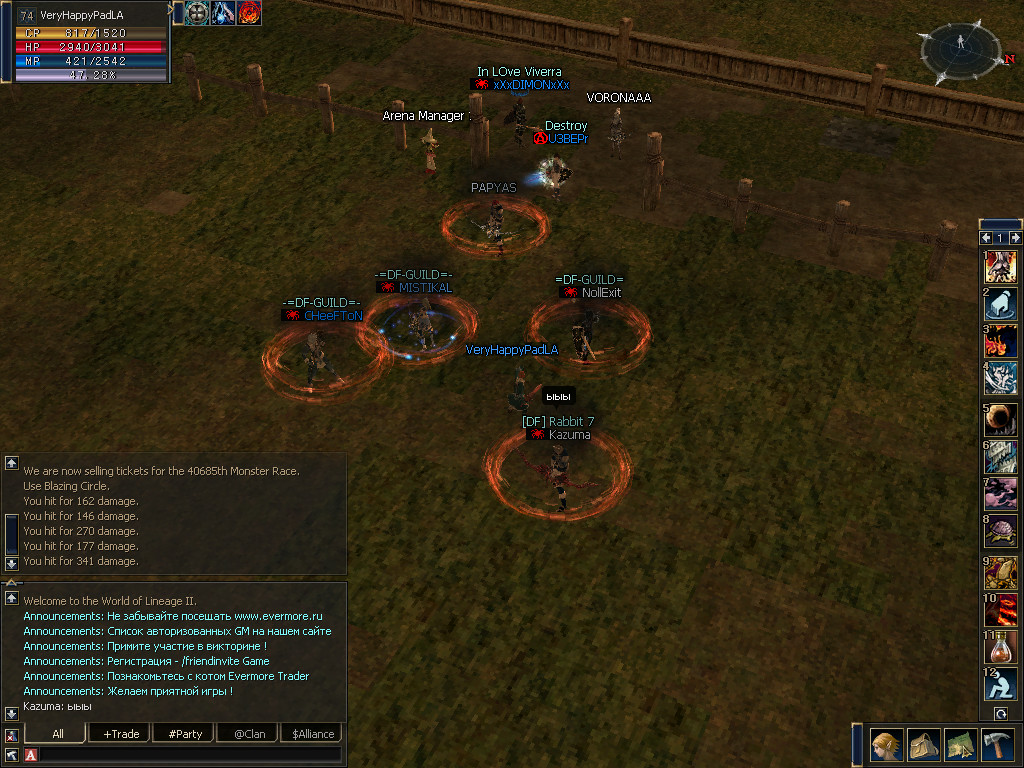Open the character status menu icon
The height and width of the screenshot is (768, 1024).
click(886, 744)
